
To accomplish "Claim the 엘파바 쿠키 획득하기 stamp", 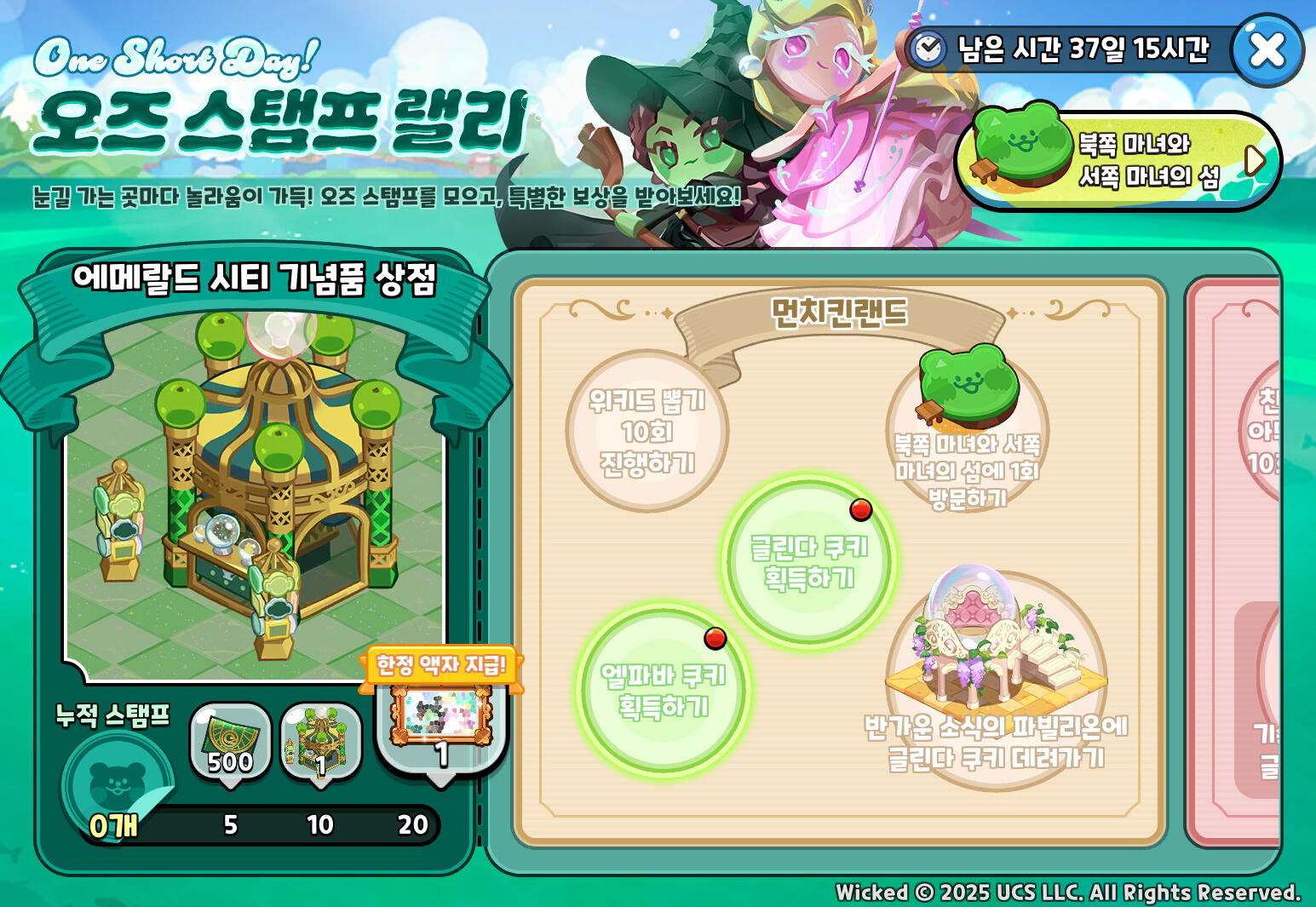I will click(x=663, y=691).
